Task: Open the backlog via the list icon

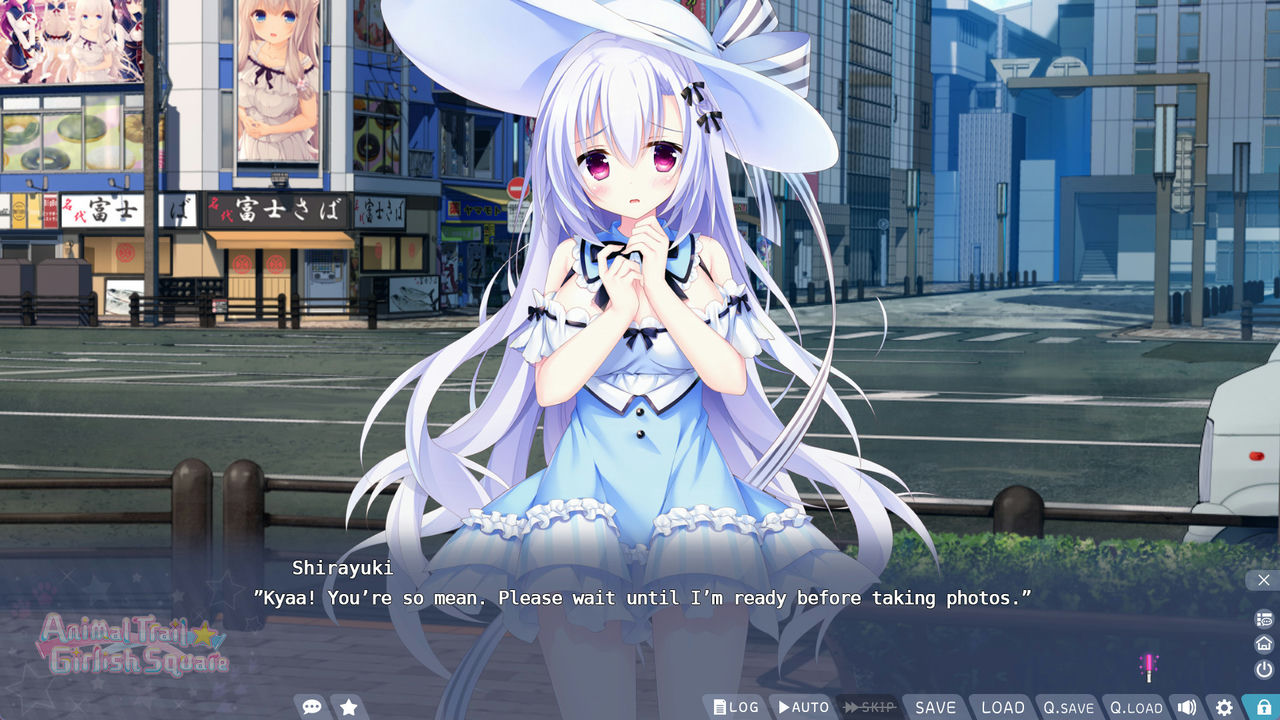Action: pyautogui.click(x=1263, y=619)
